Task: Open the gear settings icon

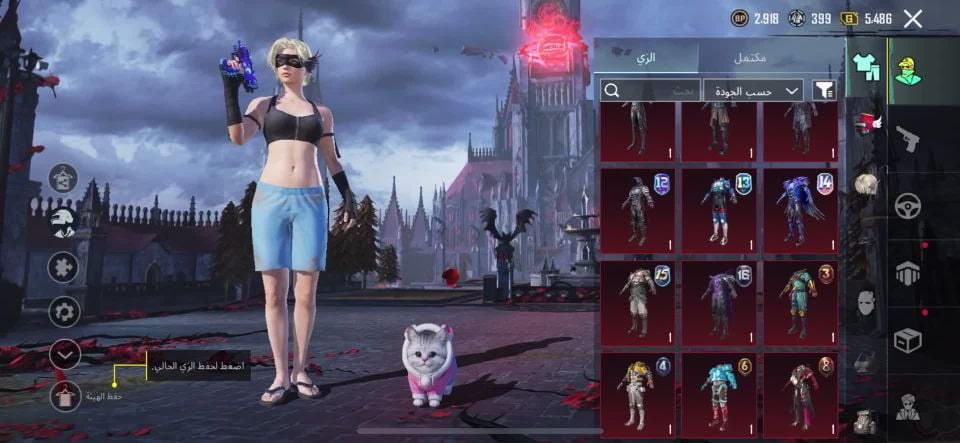Action: 64,311
